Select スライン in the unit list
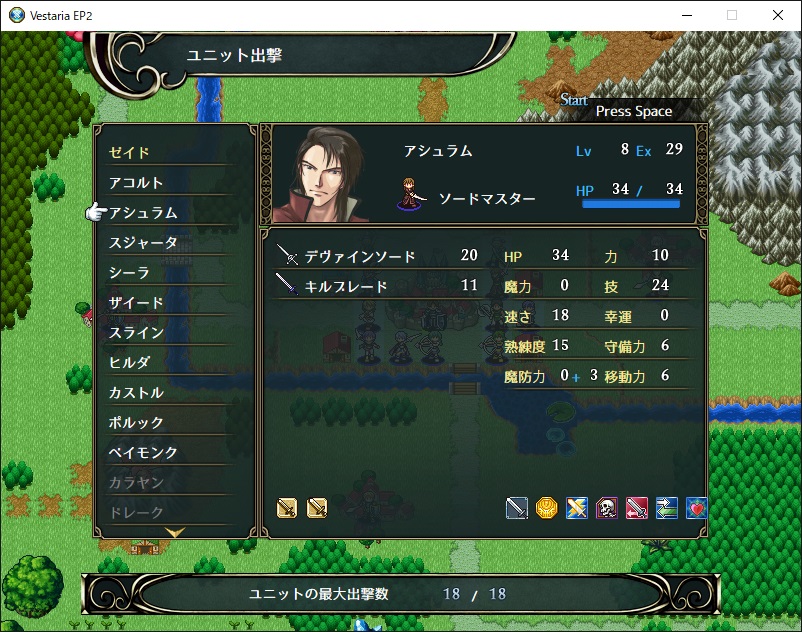 [x=136, y=333]
